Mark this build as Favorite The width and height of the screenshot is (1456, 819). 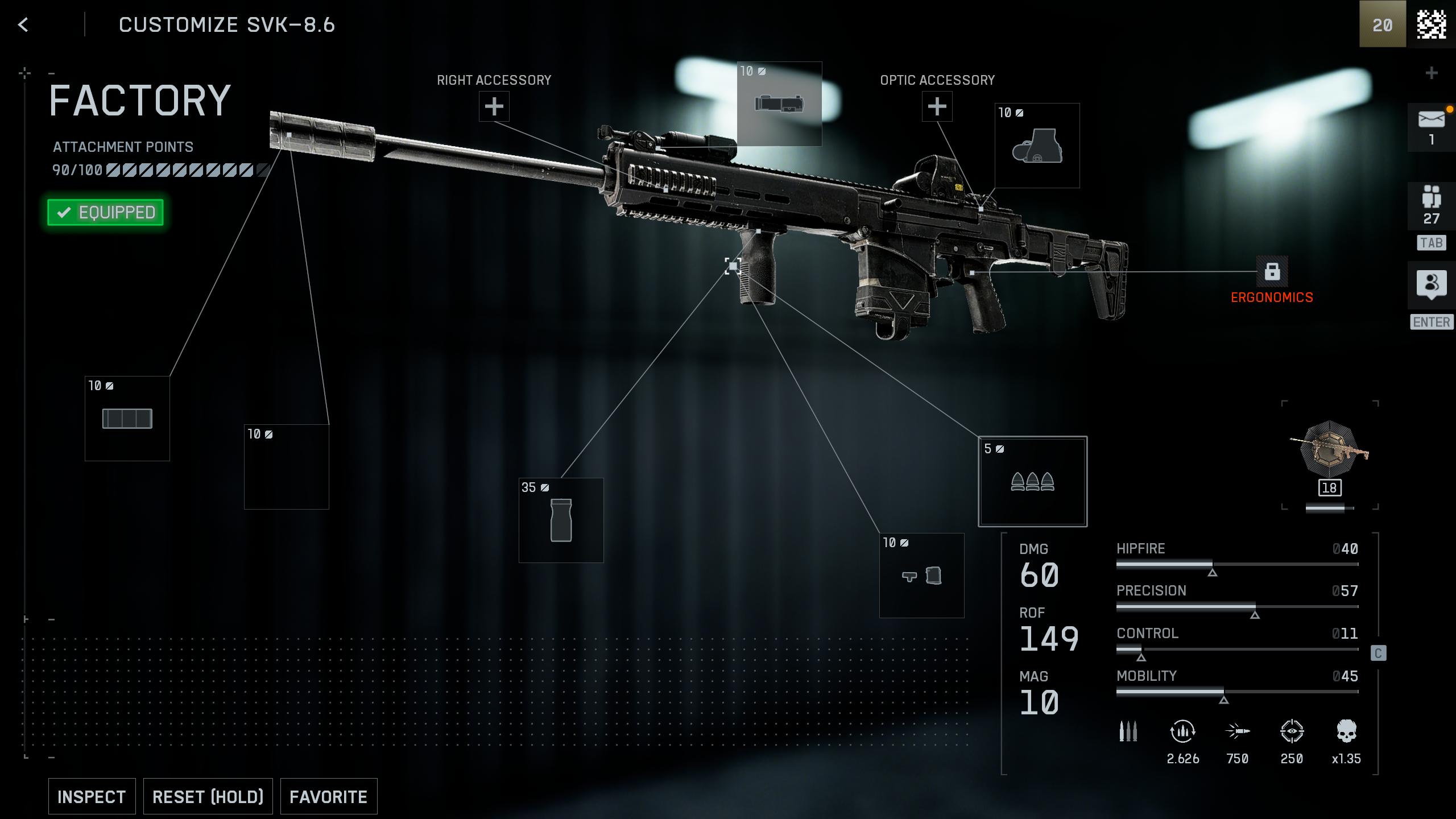tap(328, 796)
